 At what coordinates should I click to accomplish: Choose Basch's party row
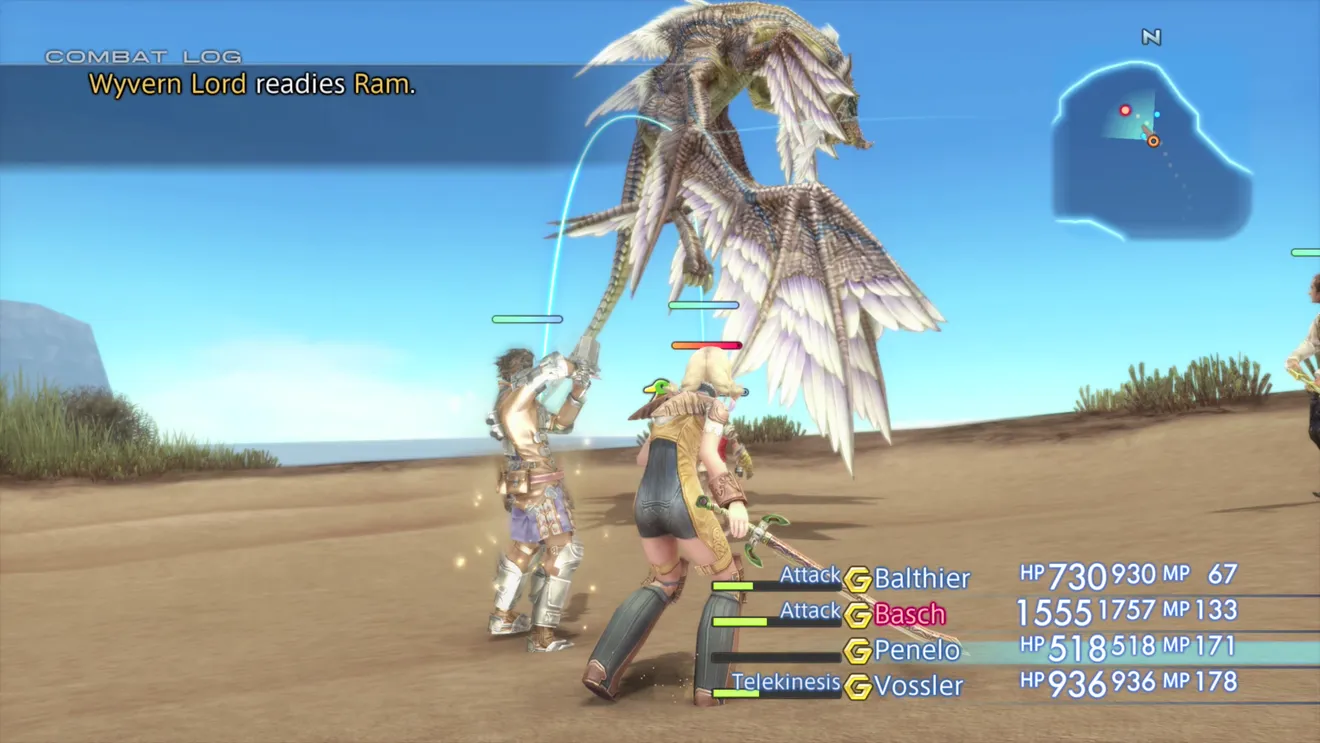(x=909, y=614)
